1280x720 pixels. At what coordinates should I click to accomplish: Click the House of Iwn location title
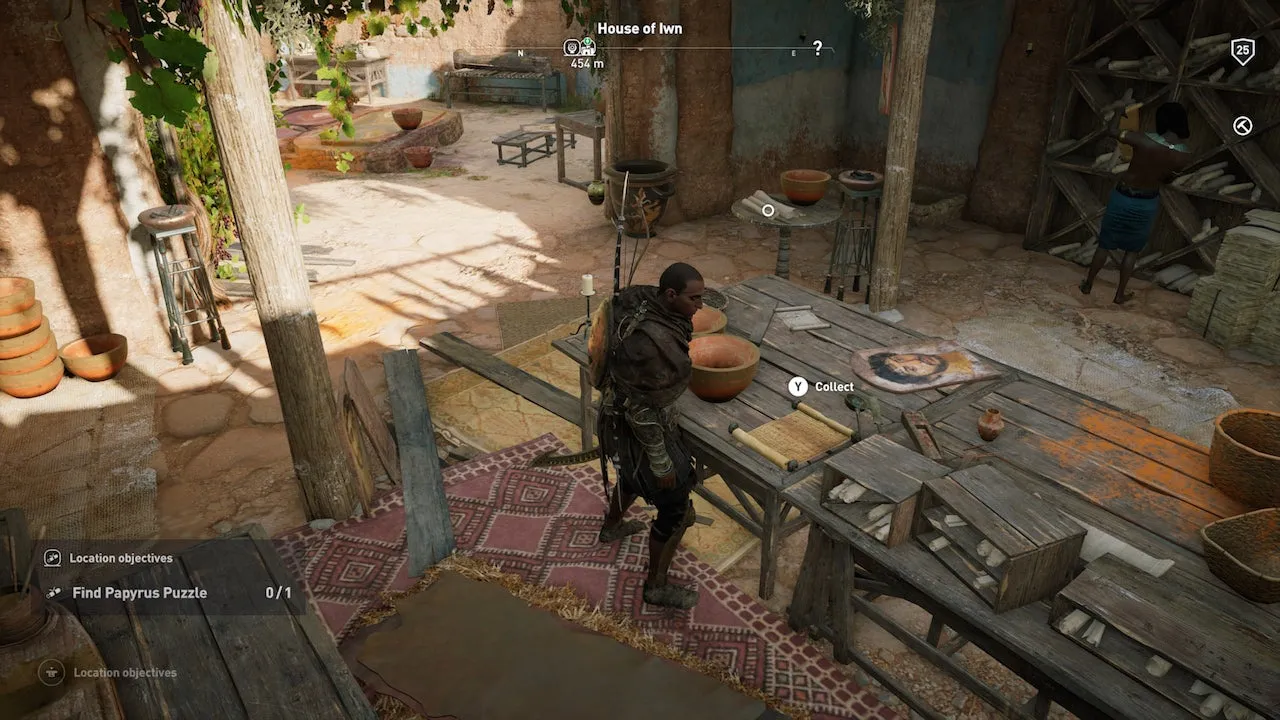(x=640, y=28)
